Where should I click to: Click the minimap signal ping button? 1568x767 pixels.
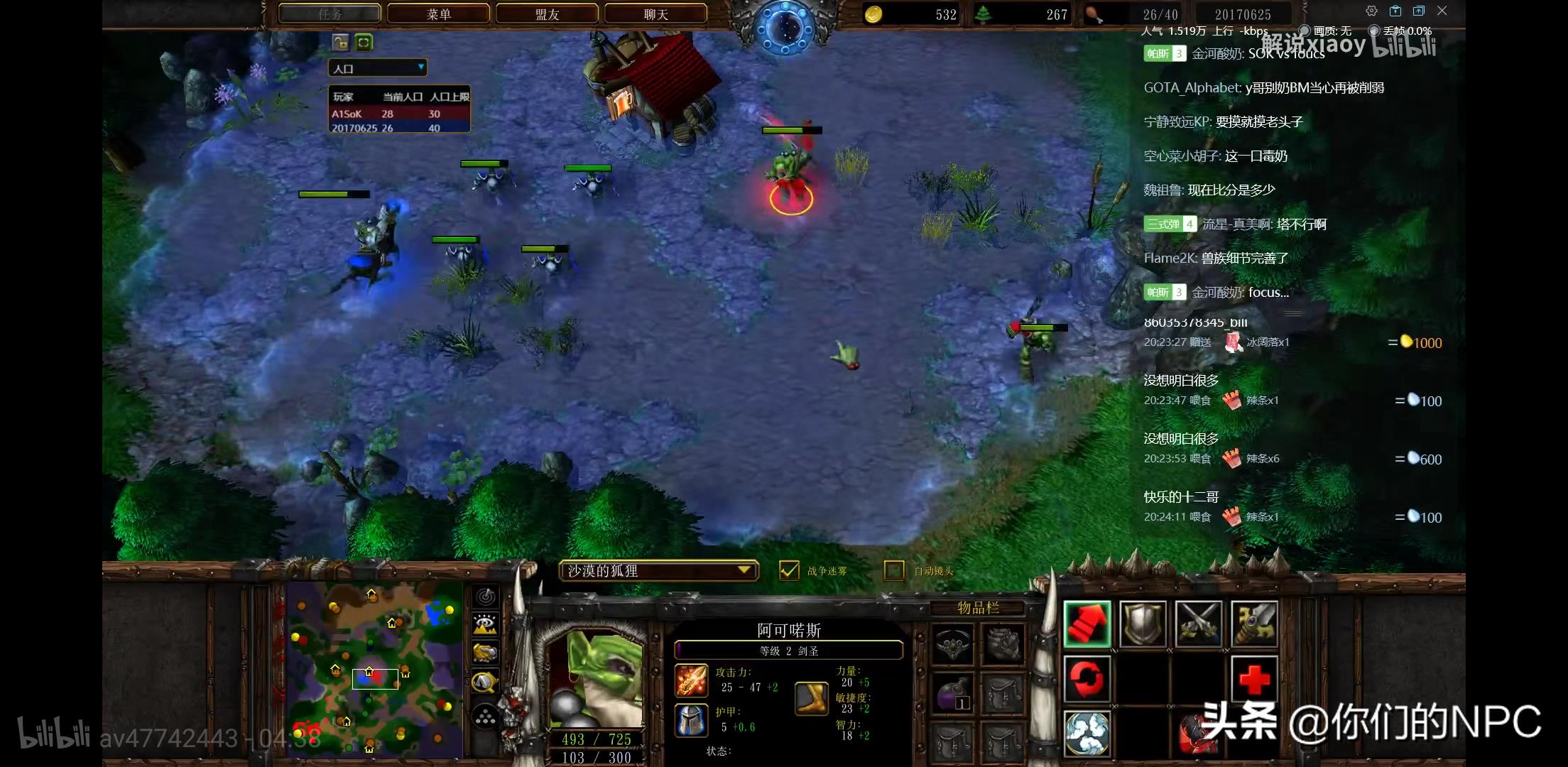point(485,597)
